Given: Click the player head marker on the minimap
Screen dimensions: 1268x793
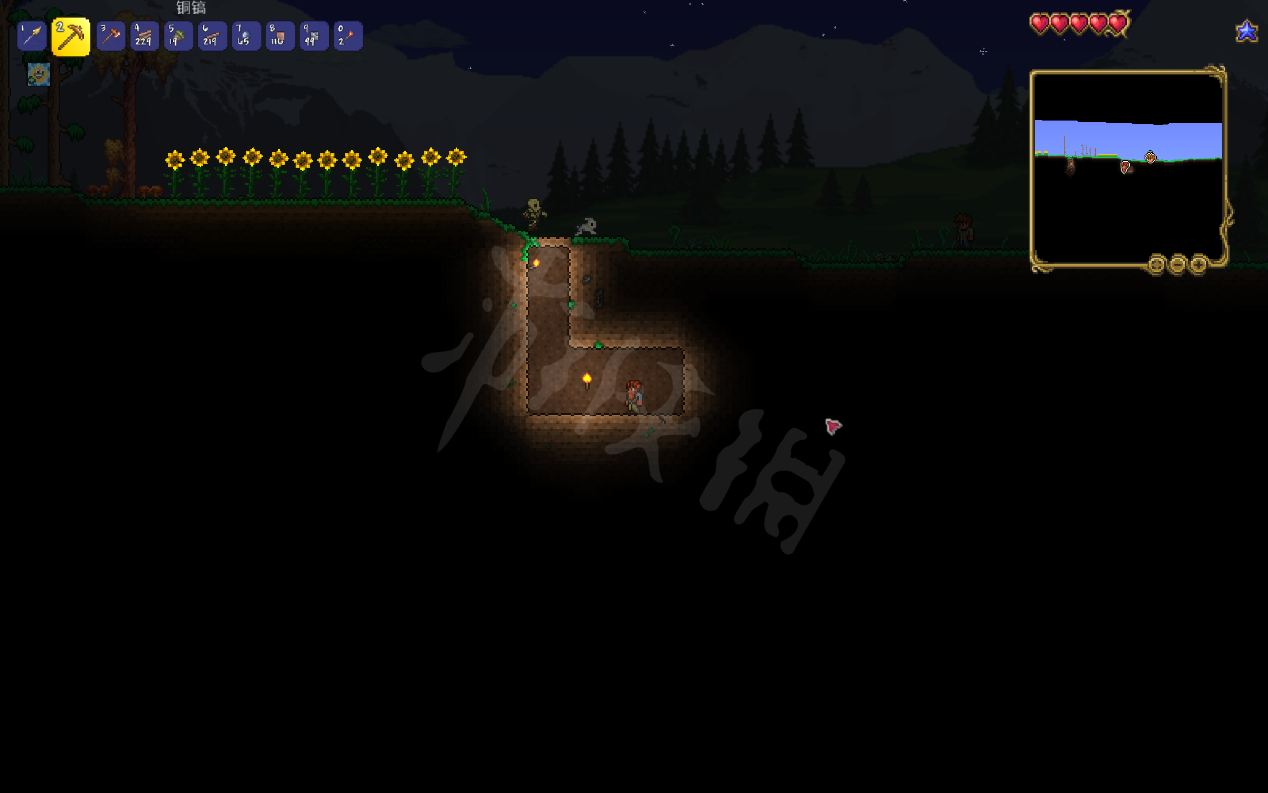Looking at the screenshot, I should click(1126, 167).
